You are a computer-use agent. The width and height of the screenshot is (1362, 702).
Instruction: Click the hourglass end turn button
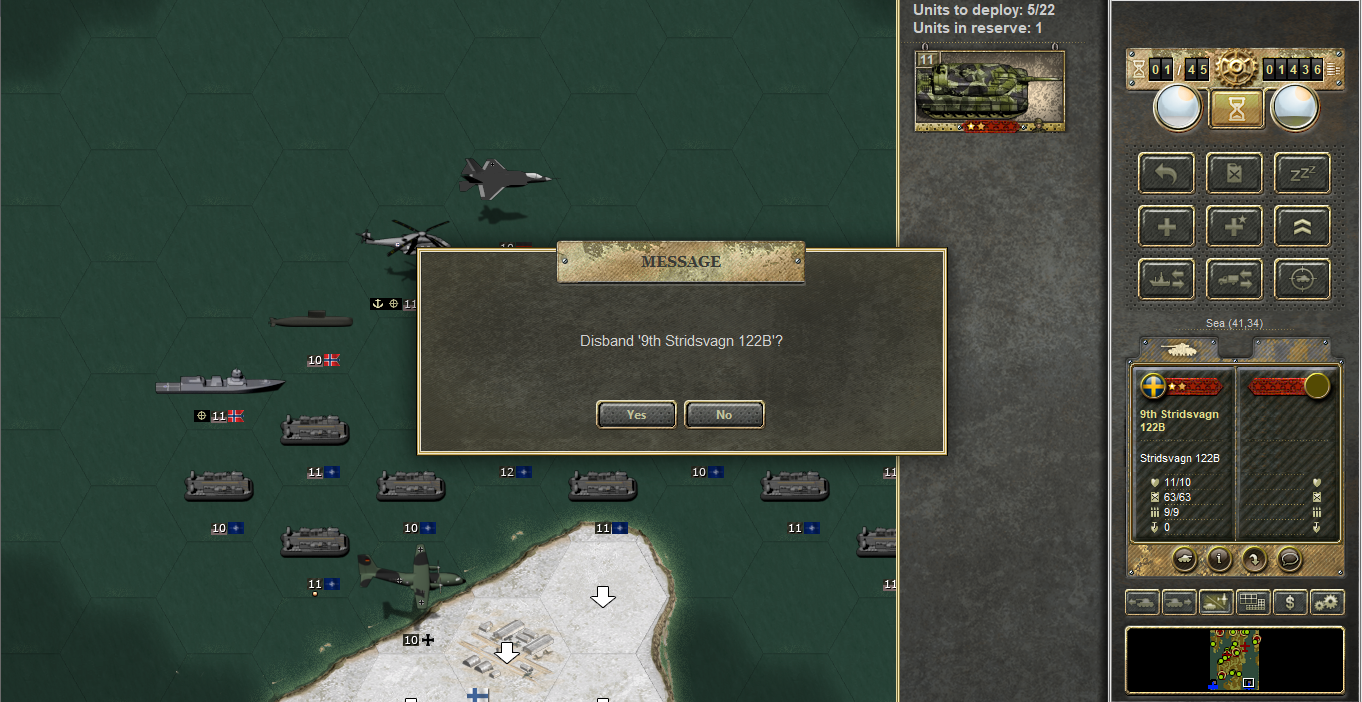(1237, 109)
